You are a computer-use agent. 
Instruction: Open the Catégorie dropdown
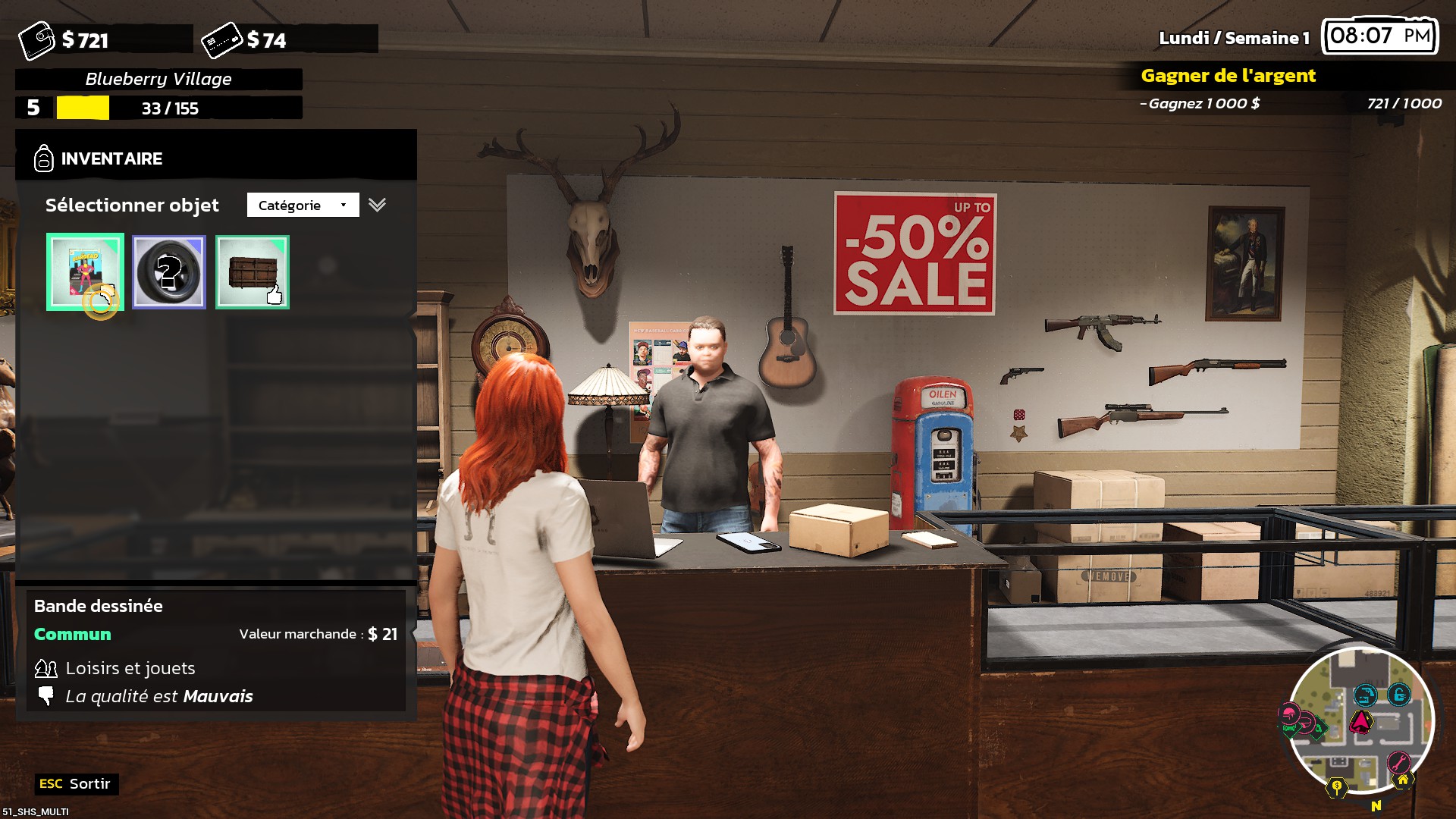pos(303,205)
